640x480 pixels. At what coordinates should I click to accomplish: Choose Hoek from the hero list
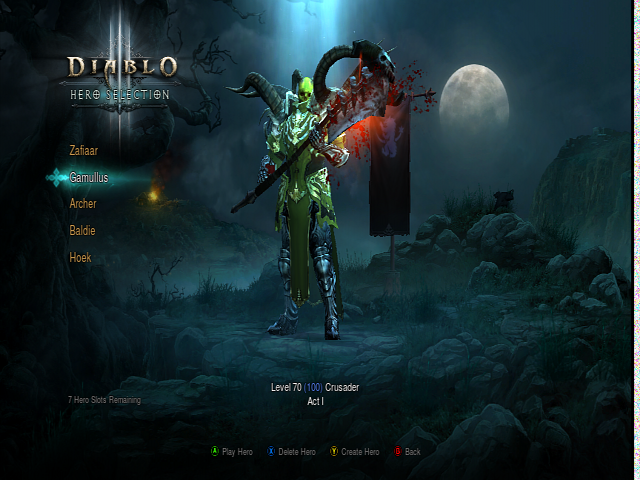(80, 258)
